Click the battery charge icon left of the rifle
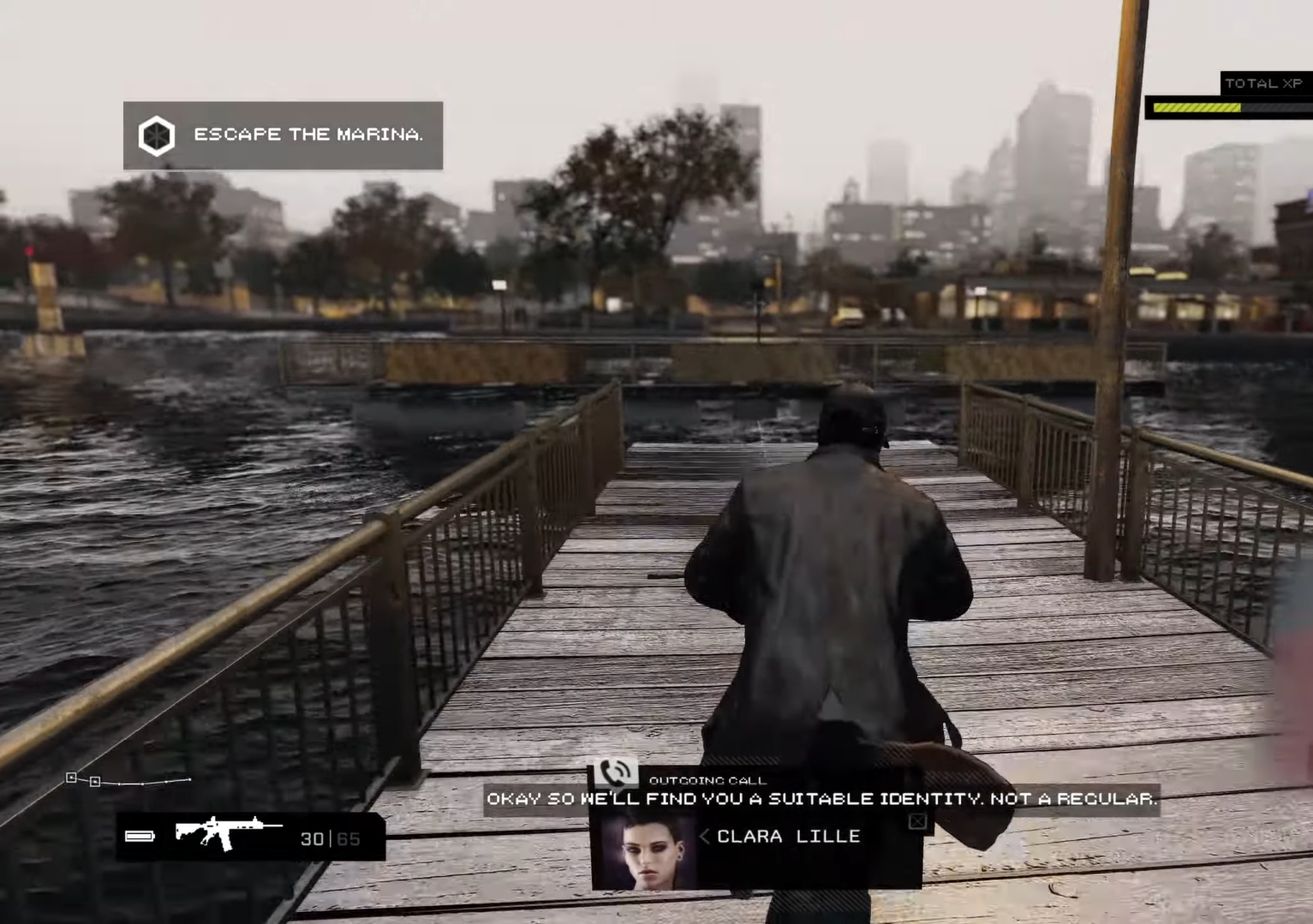This screenshot has width=1313, height=924. (x=139, y=836)
